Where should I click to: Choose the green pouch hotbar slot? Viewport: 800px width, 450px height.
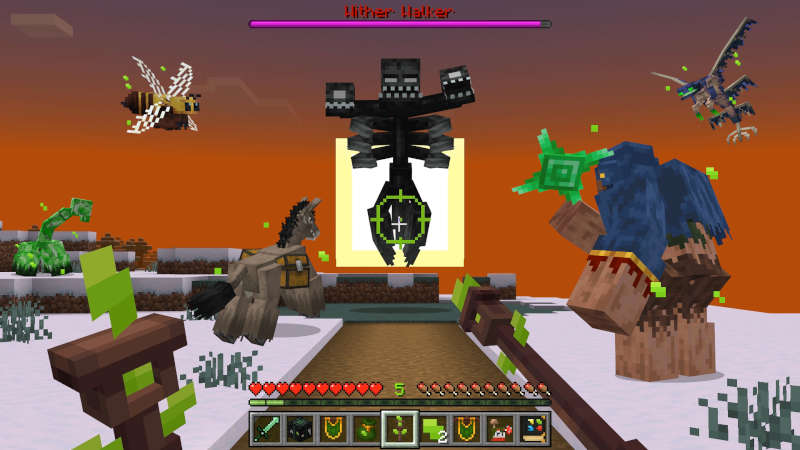pyautogui.click(x=366, y=429)
